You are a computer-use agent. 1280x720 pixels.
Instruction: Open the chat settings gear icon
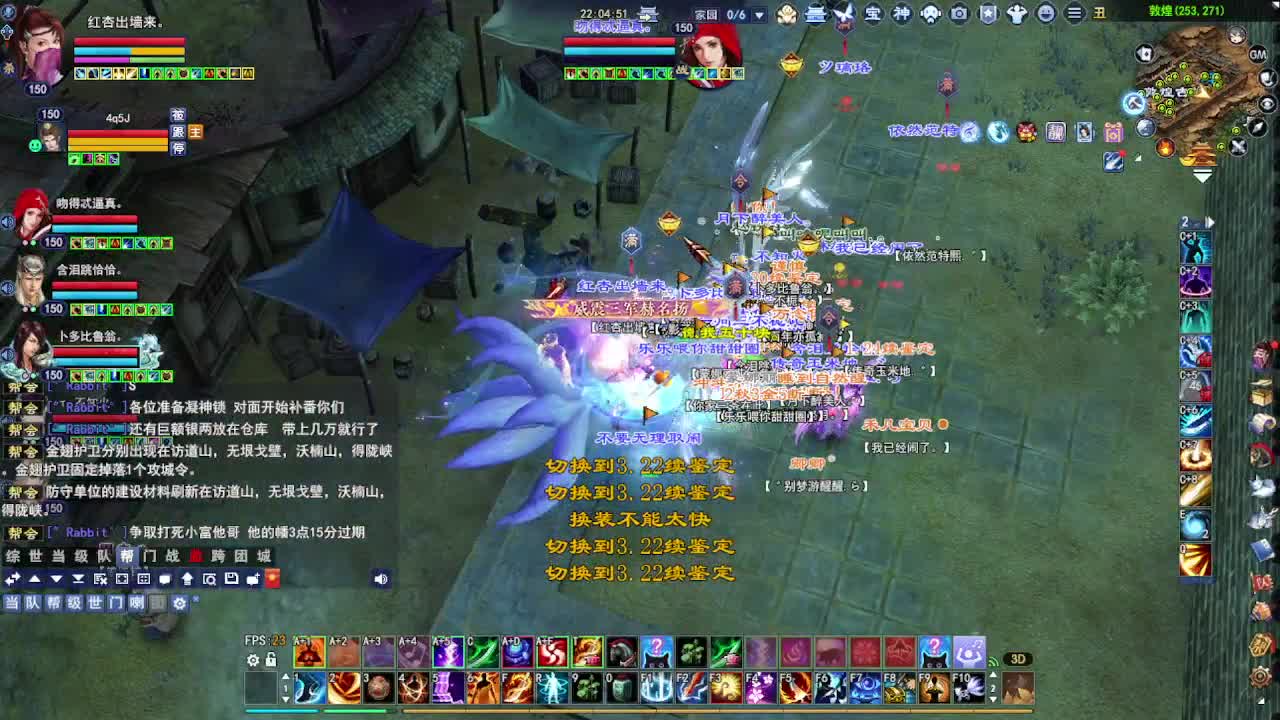(180, 602)
